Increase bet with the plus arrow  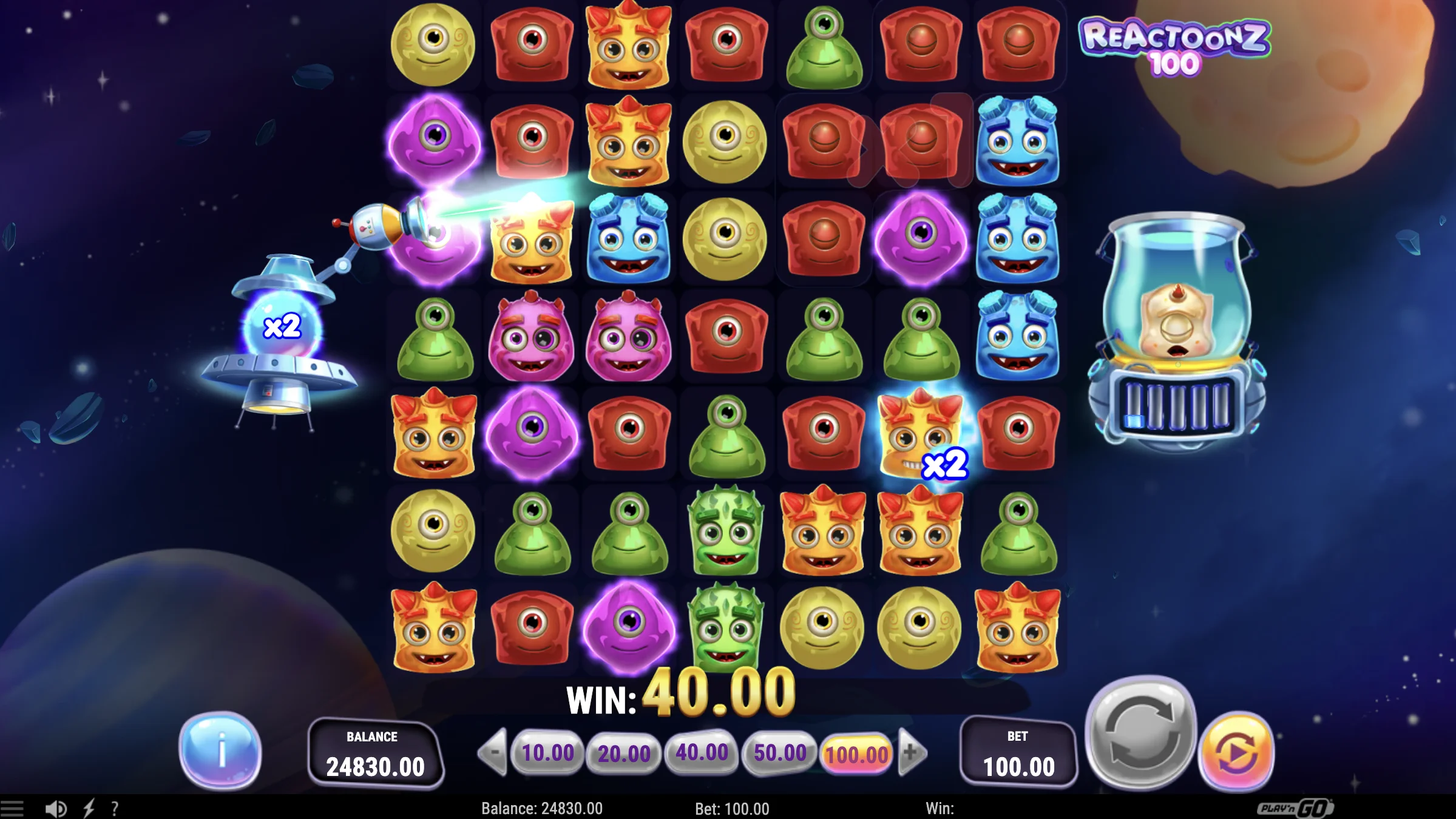pyautogui.click(x=911, y=752)
